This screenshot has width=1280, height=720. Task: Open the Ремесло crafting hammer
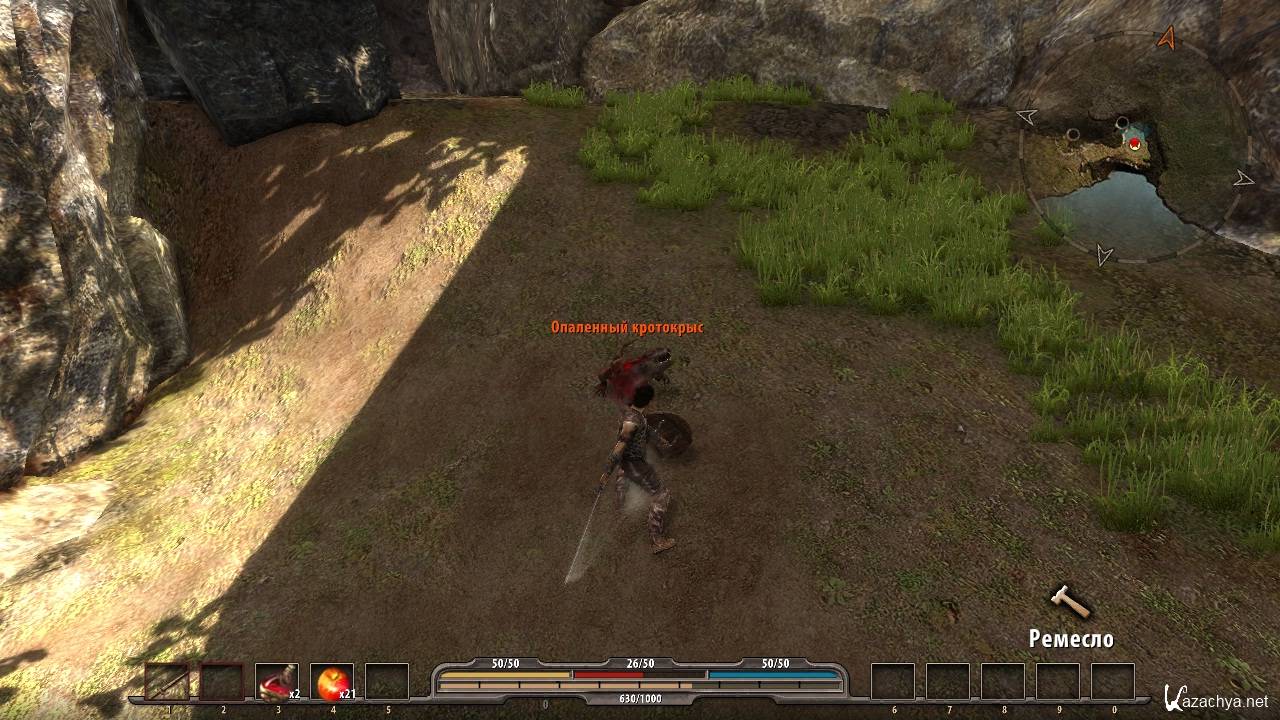point(1068,601)
